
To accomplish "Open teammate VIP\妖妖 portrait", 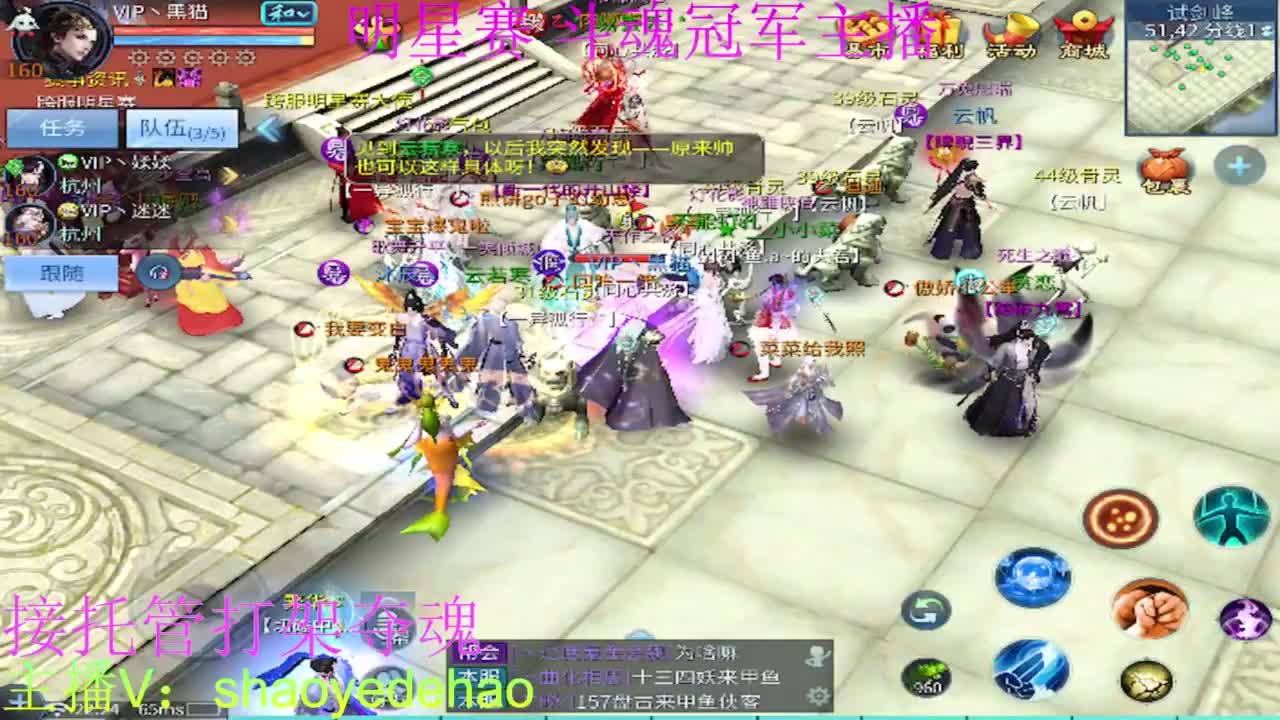I will point(30,178).
